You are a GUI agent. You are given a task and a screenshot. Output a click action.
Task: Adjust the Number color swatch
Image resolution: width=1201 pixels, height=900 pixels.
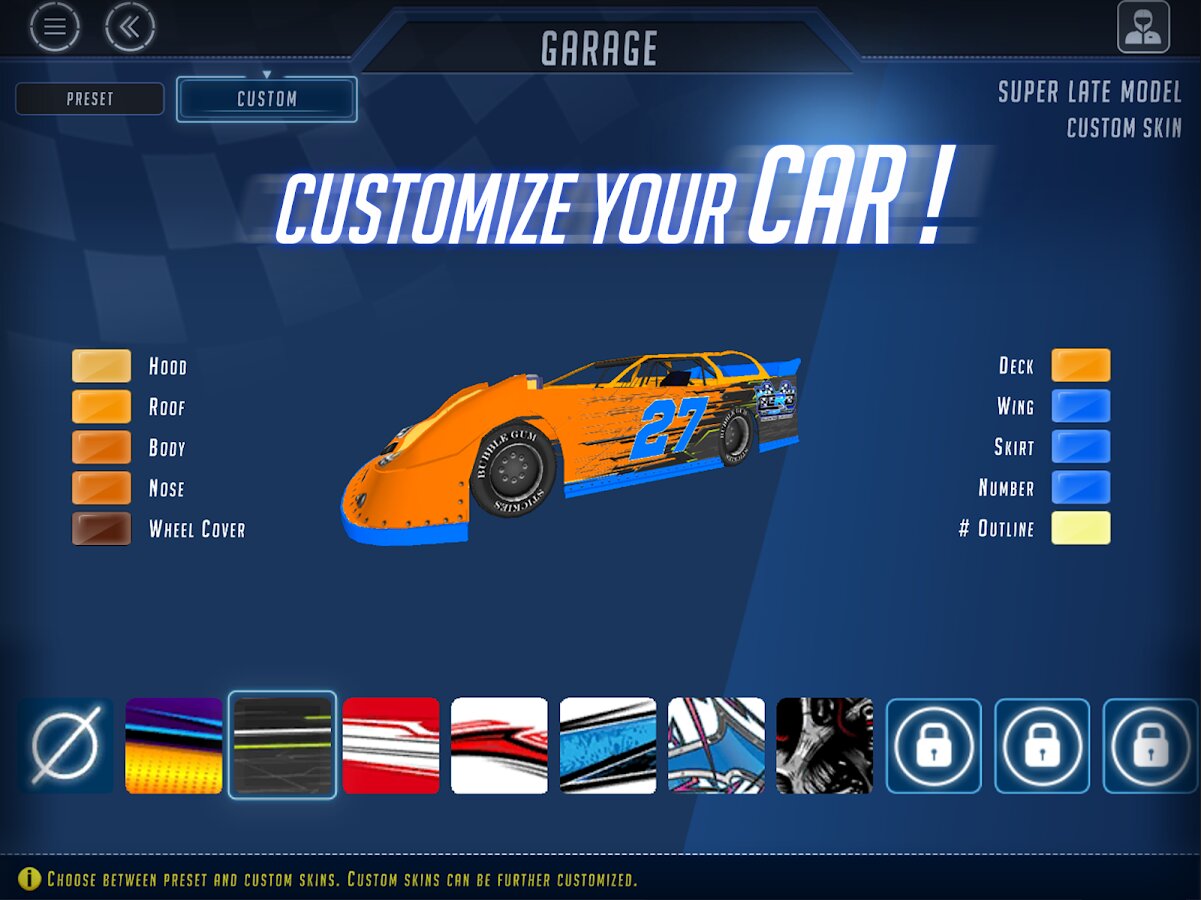coord(1081,488)
